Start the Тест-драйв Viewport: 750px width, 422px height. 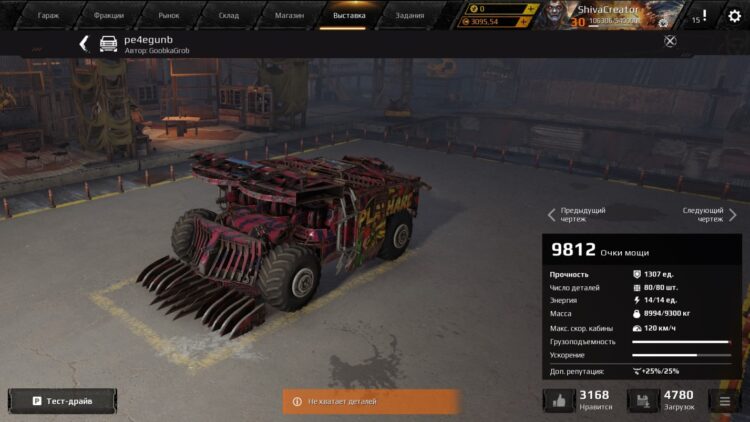coord(62,401)
